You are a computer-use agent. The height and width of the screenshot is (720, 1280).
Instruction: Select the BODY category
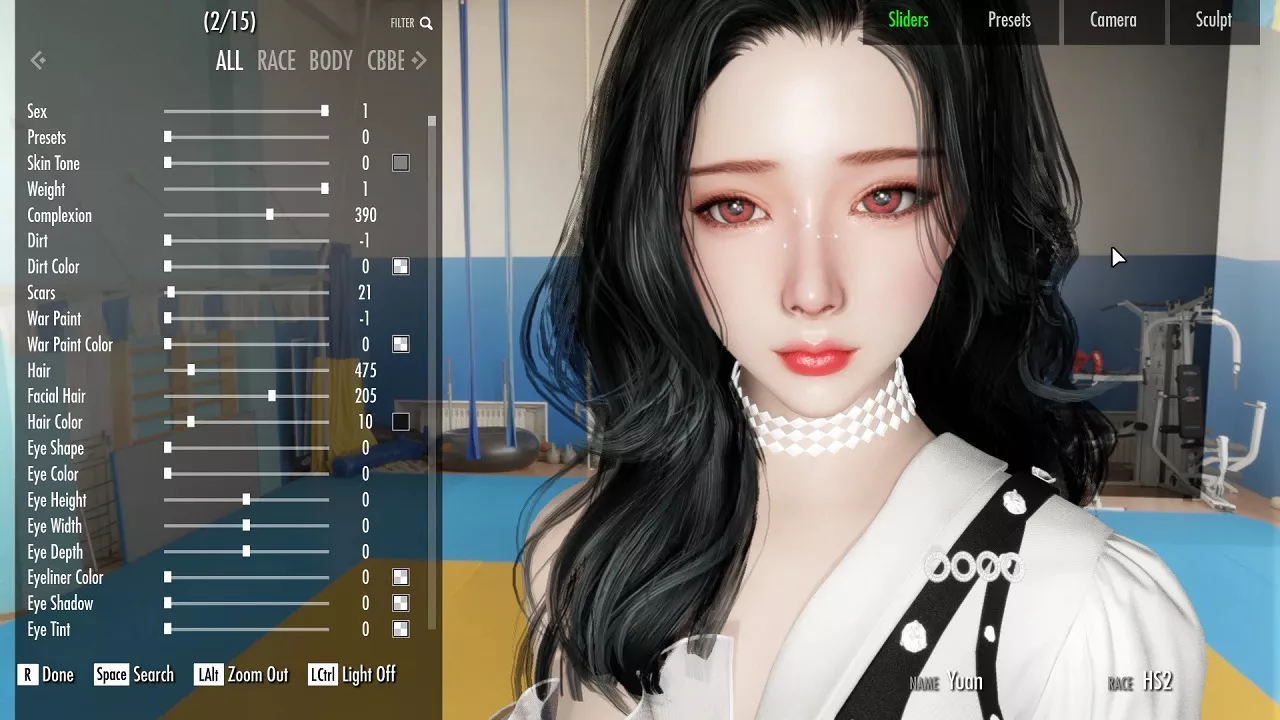pos(330,61)
